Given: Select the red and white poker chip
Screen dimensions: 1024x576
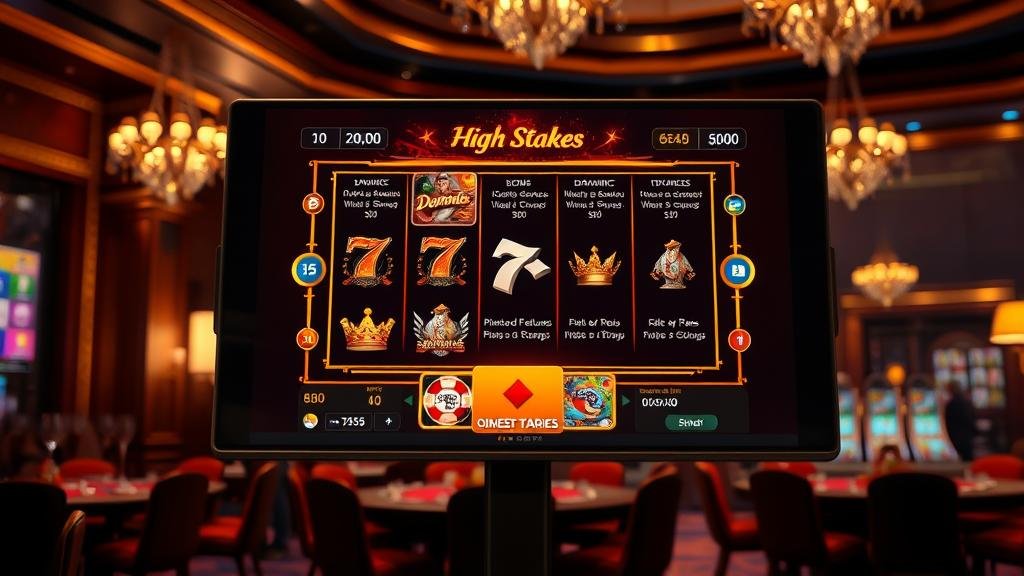Looking at the screenshot, I should pyautogui.click(x=446, y=401).
